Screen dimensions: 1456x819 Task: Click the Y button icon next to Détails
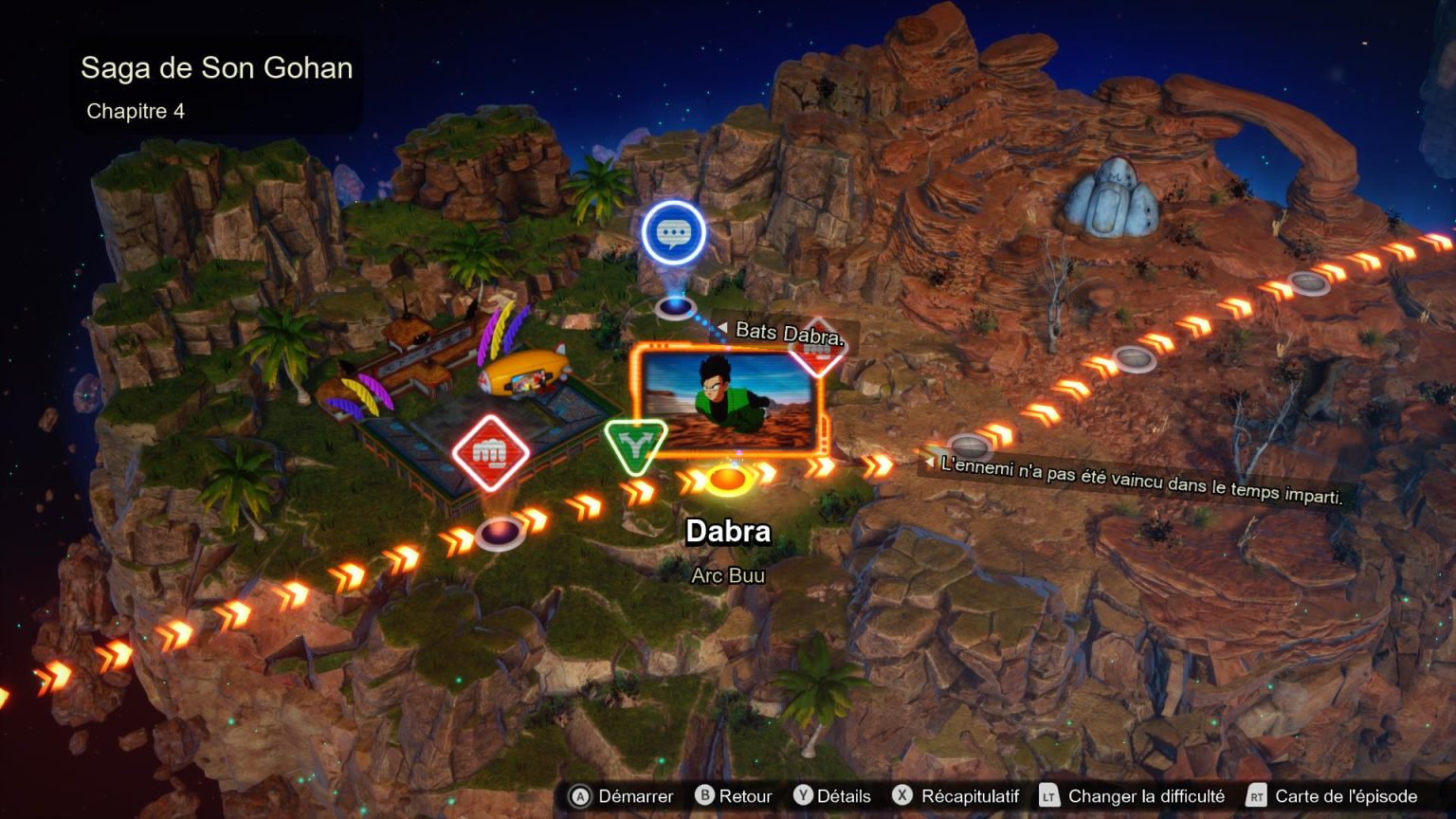coord(805,797)
